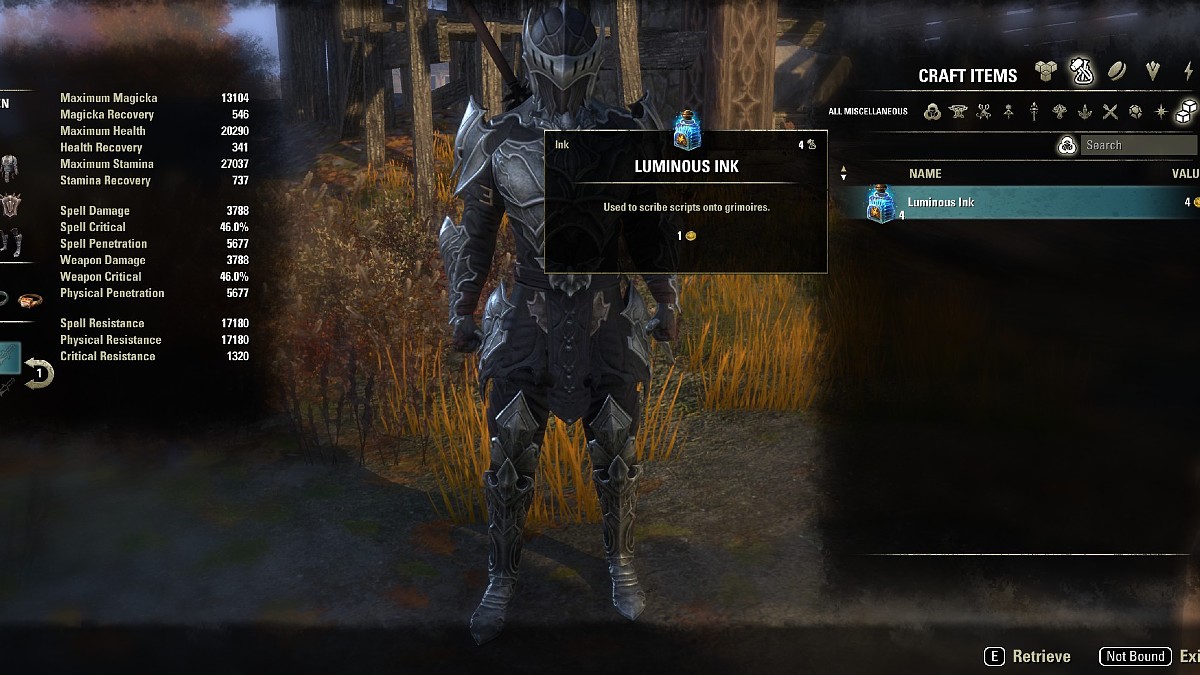Click the interlocking rings icon beside Search
This screenshot has height=675, width=1200.
[x=1067, y=146]
